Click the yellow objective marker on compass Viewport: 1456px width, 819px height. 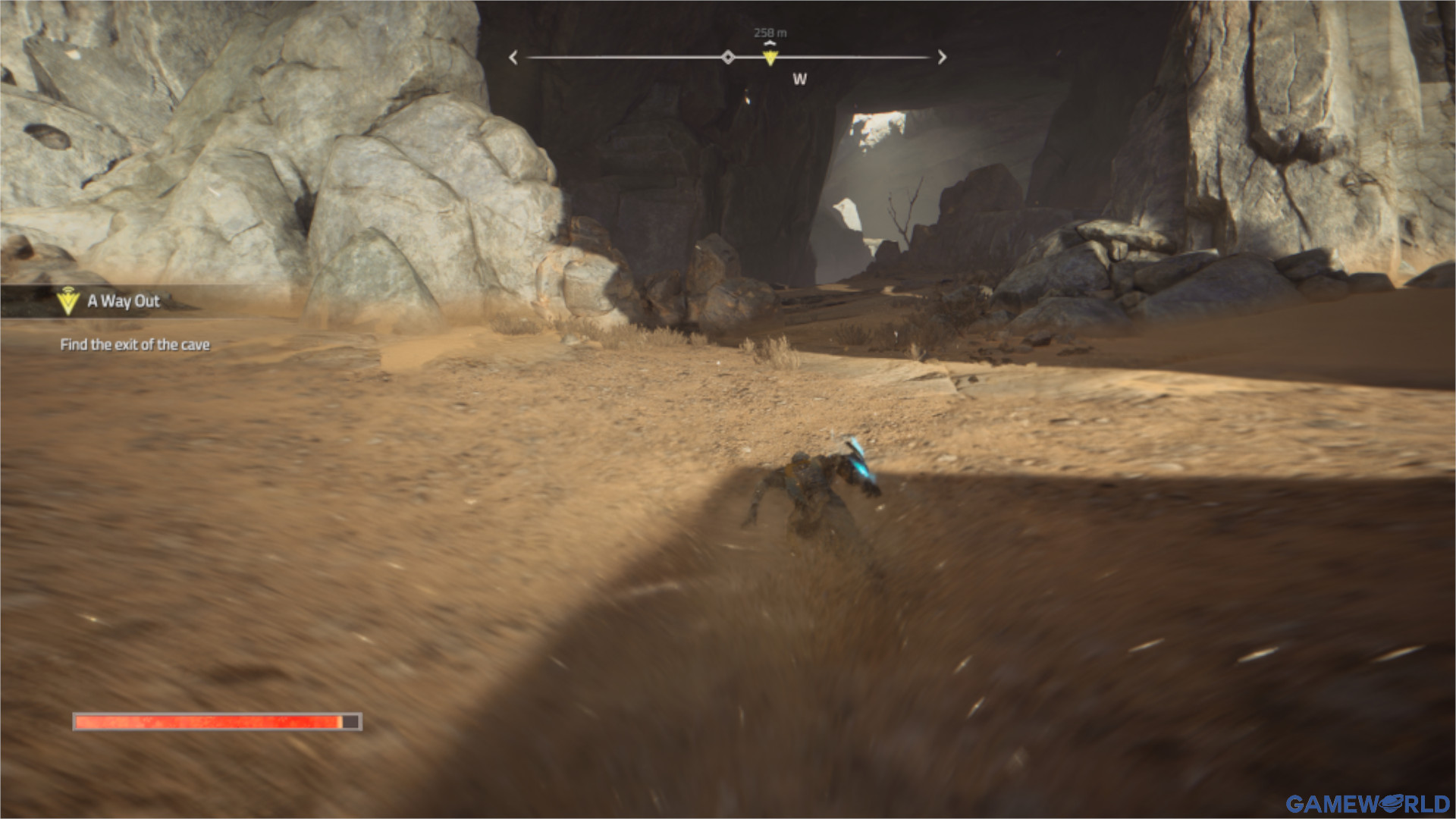point(770,58)
